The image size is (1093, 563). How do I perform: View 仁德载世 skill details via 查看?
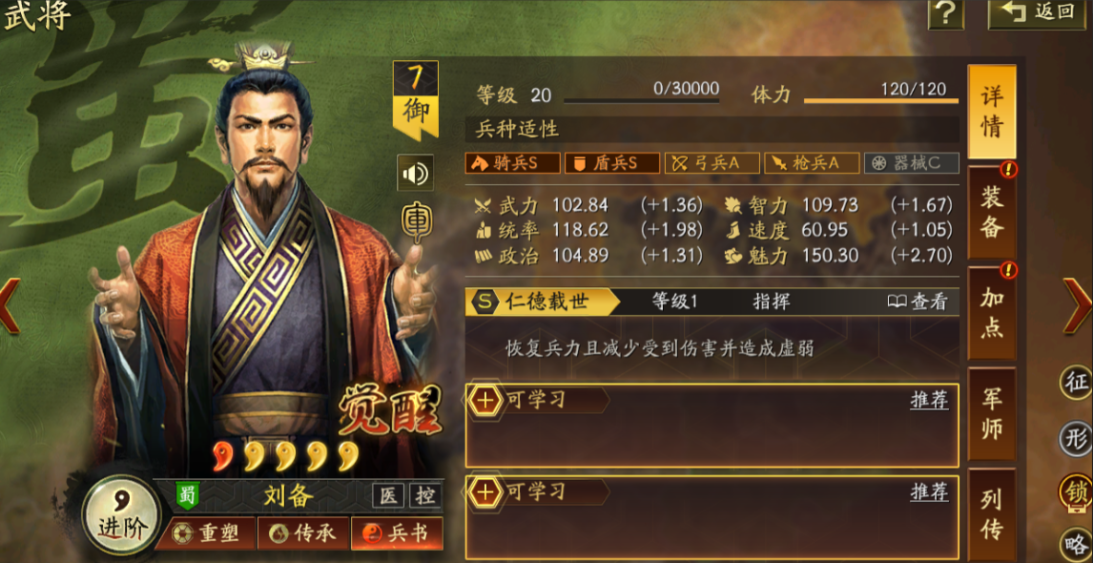917,301
